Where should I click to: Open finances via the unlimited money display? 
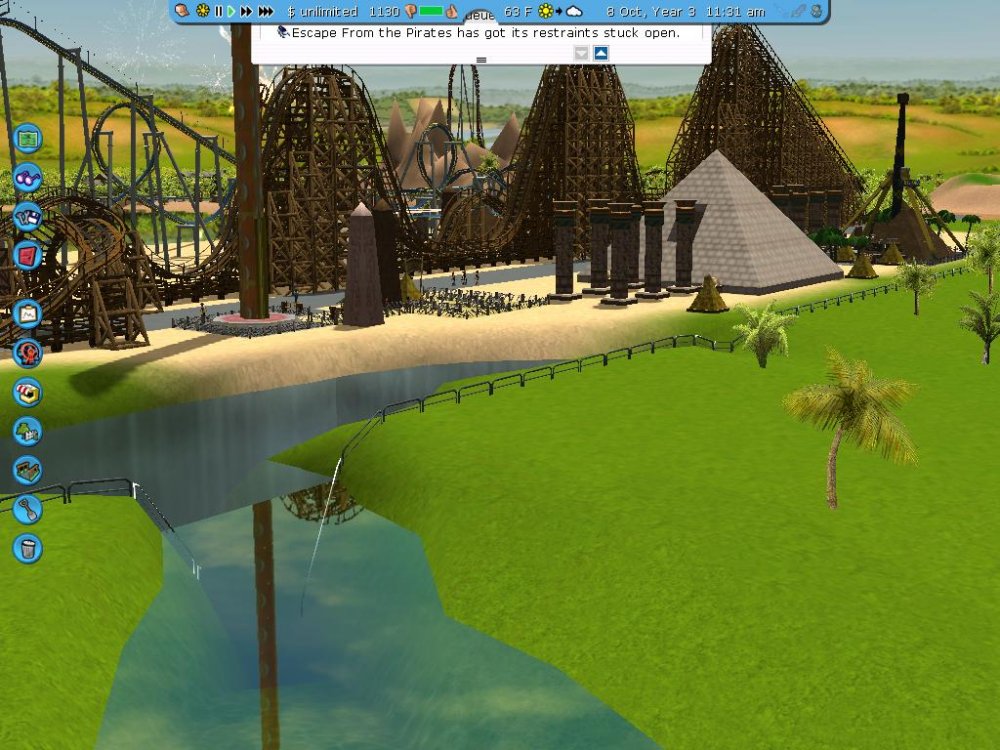[322, 12]
